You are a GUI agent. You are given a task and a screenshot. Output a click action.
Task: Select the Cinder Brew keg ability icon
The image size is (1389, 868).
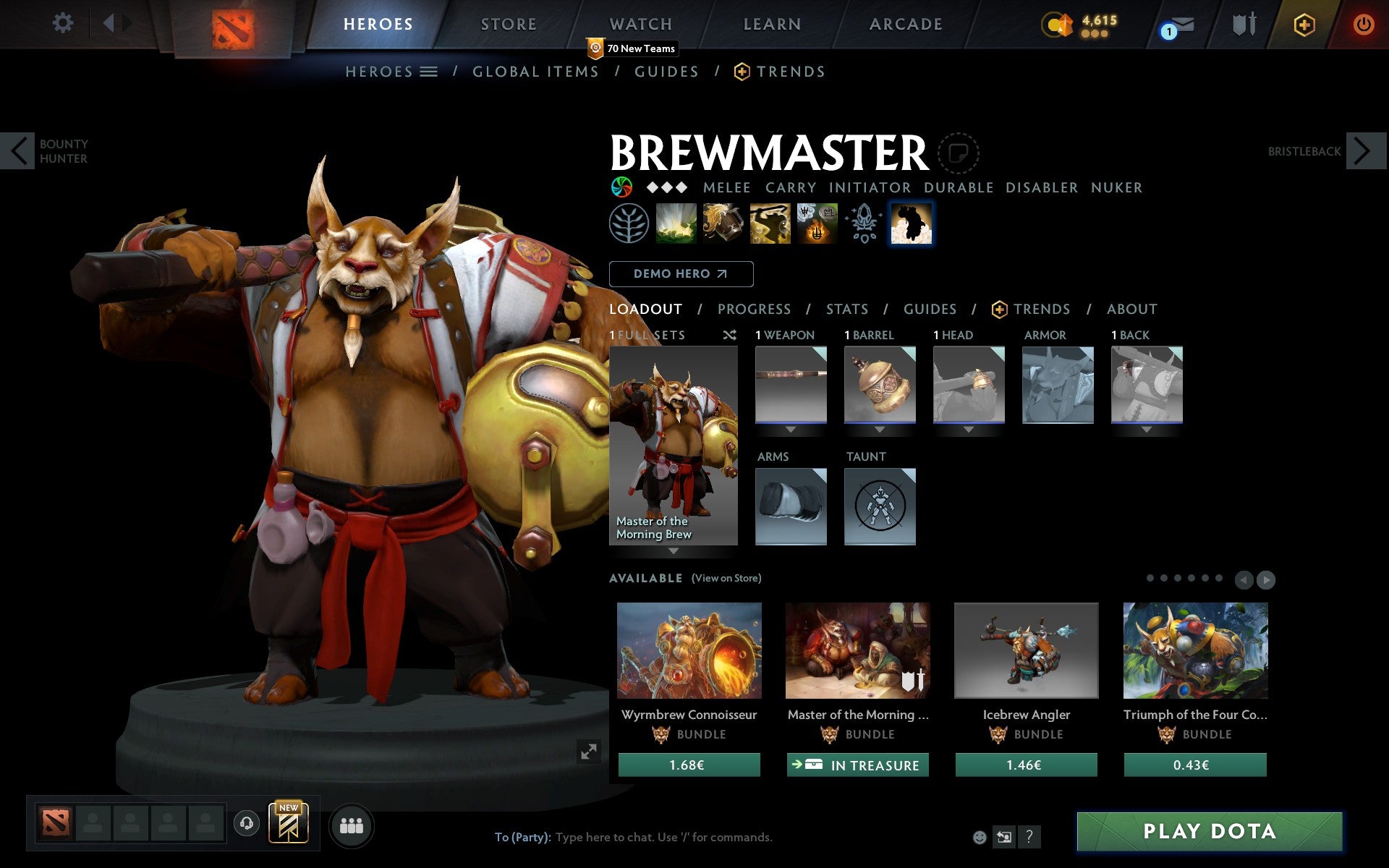[x=723, y=223]
